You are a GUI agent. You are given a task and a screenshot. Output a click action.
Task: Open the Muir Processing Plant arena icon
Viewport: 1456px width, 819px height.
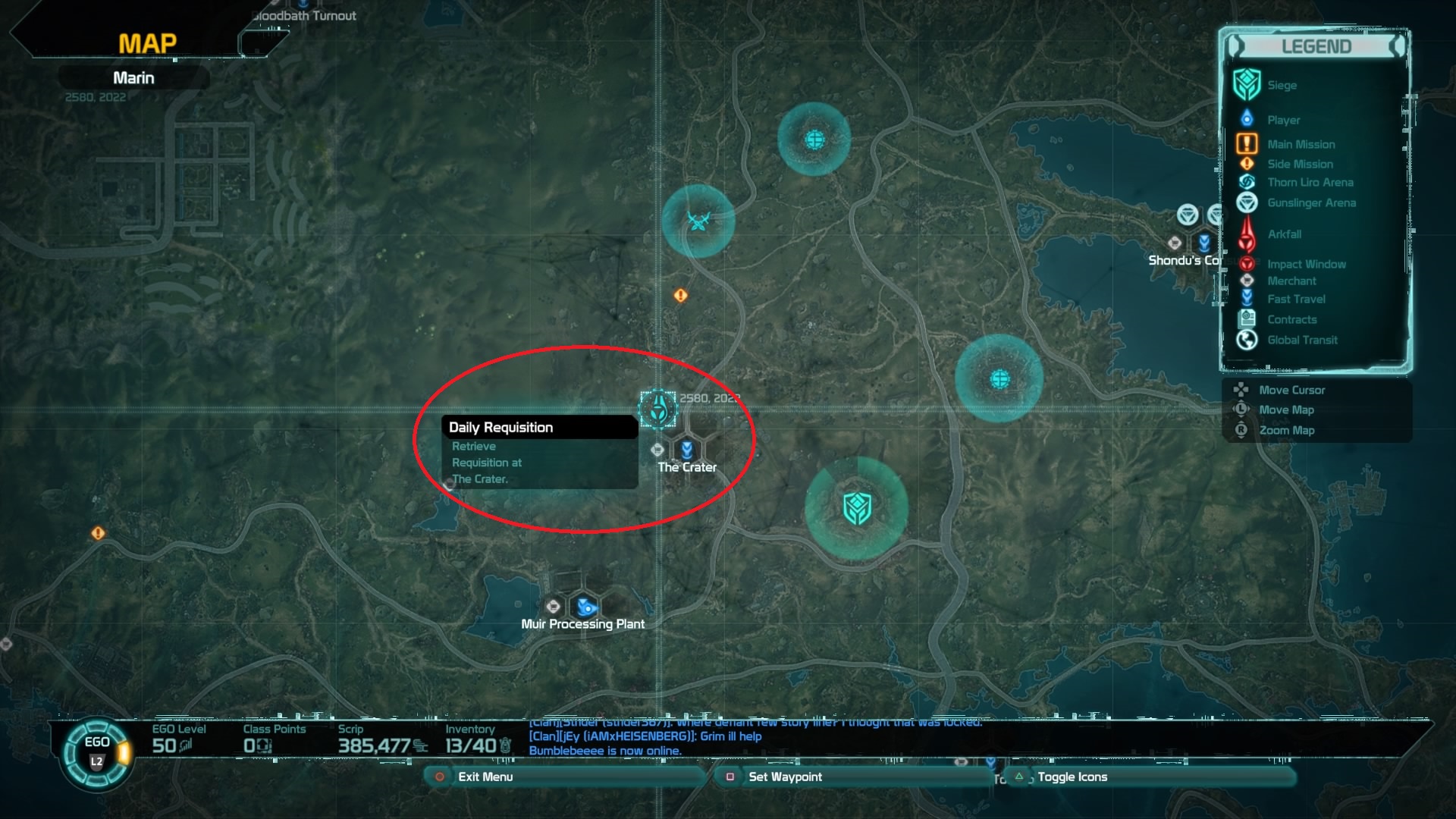tap(585, 607)
